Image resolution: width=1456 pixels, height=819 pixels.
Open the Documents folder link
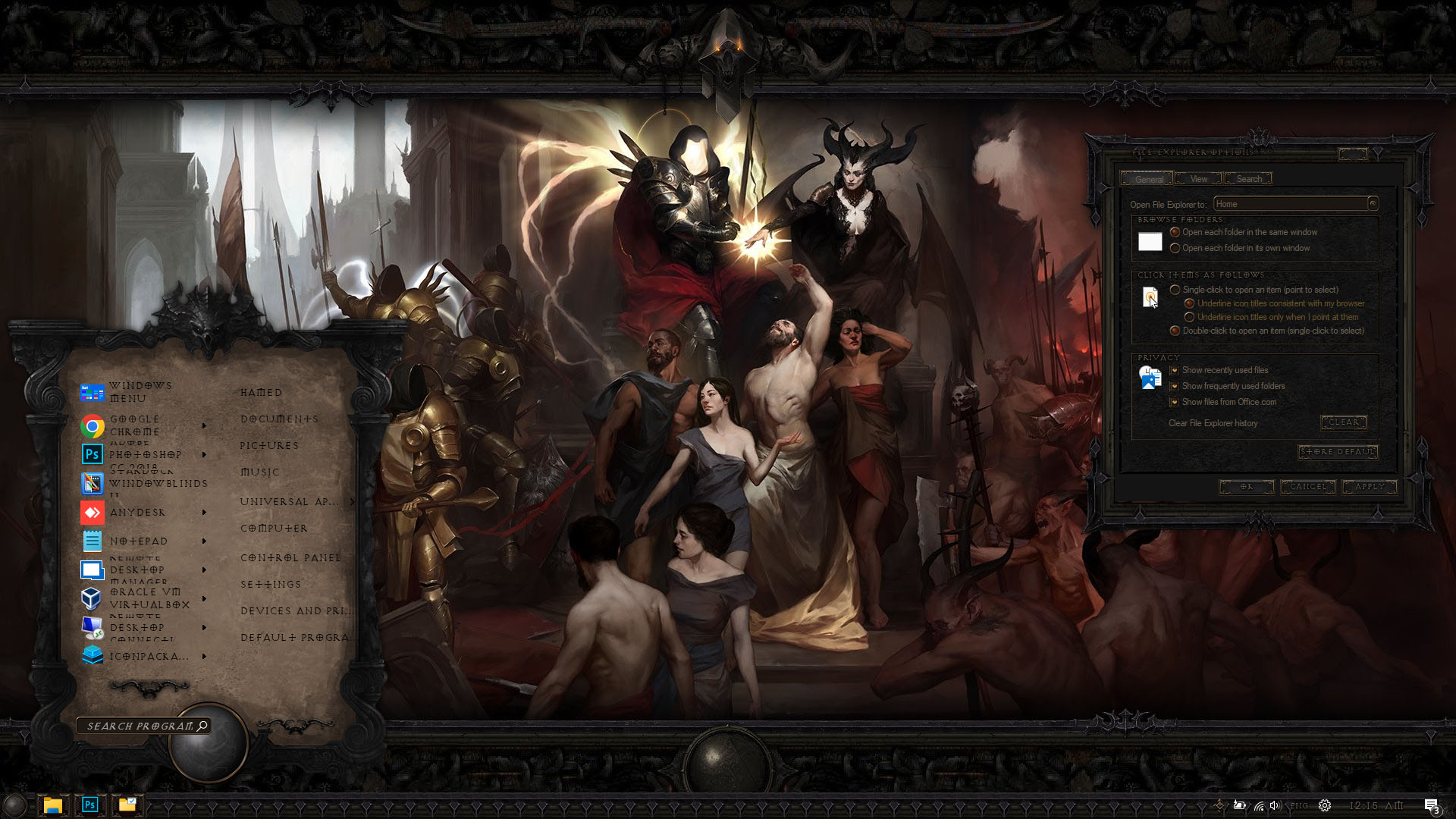coord(279,419)
